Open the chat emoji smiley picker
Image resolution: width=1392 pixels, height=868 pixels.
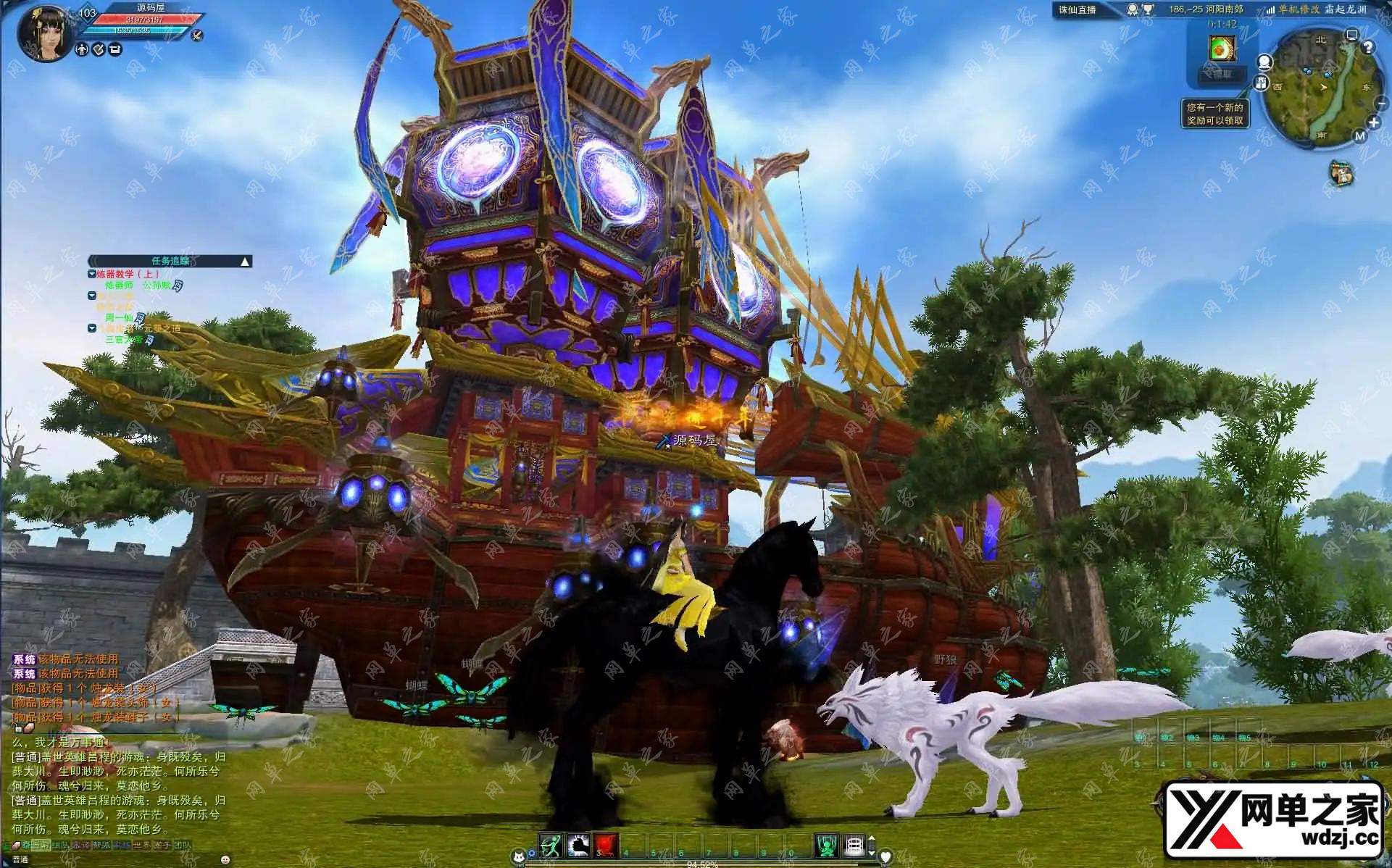[x=225, y=859]
